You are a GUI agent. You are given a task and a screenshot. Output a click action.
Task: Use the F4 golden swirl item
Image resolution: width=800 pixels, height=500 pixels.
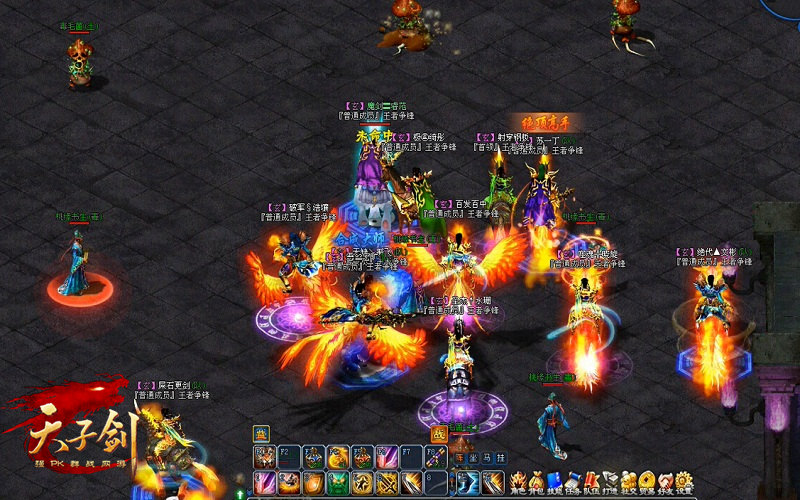pyautogui.click(x=338, y=457)
